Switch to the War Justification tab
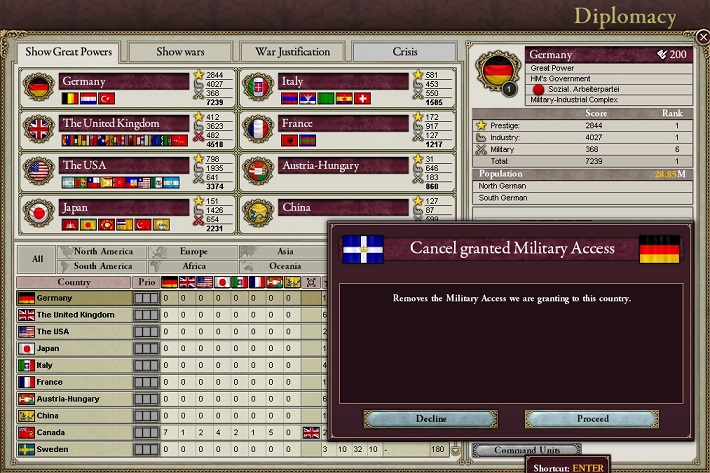Screen dimensions: 710x473 click(292, 52)
